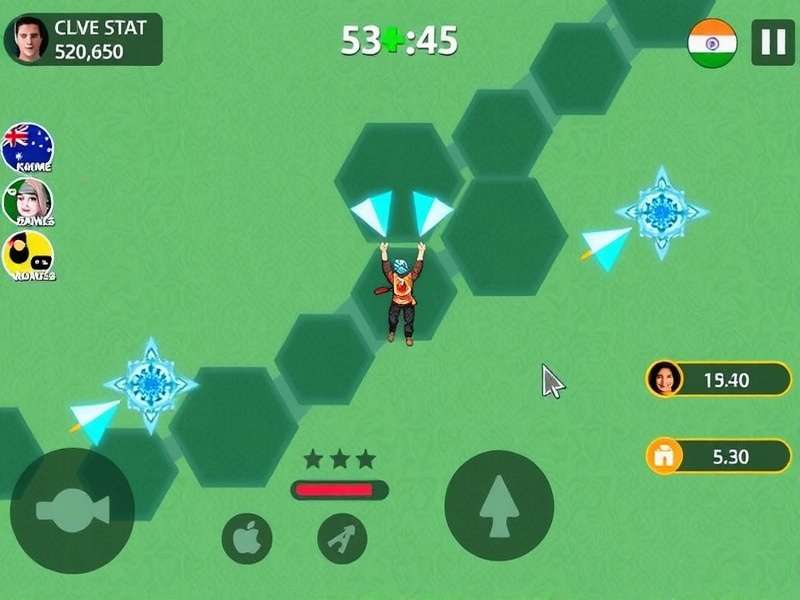
Task: Select the grey-haired player avatar
Action: point(28,202)
